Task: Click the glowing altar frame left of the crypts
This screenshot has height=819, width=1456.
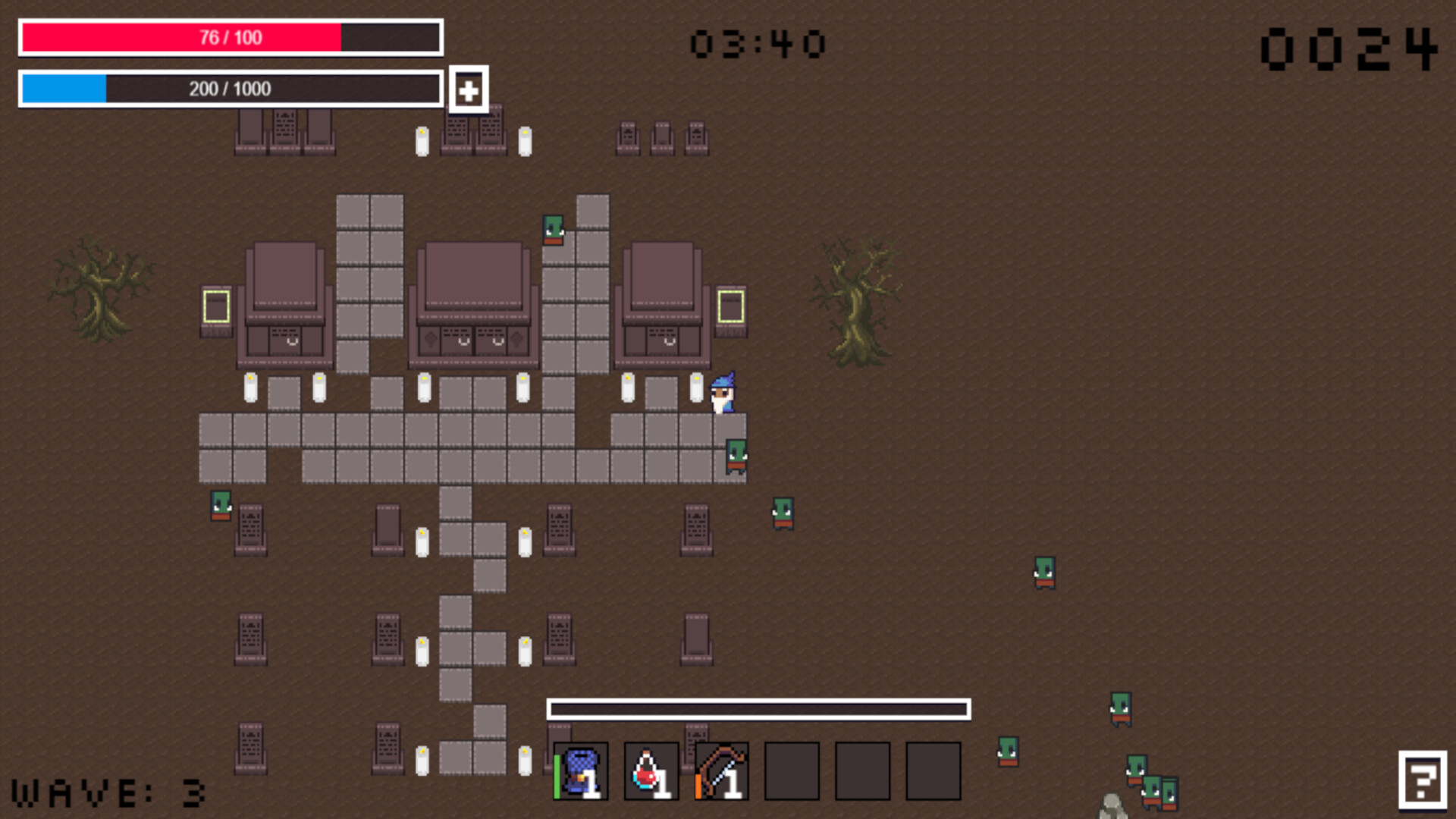Action: 215,306
